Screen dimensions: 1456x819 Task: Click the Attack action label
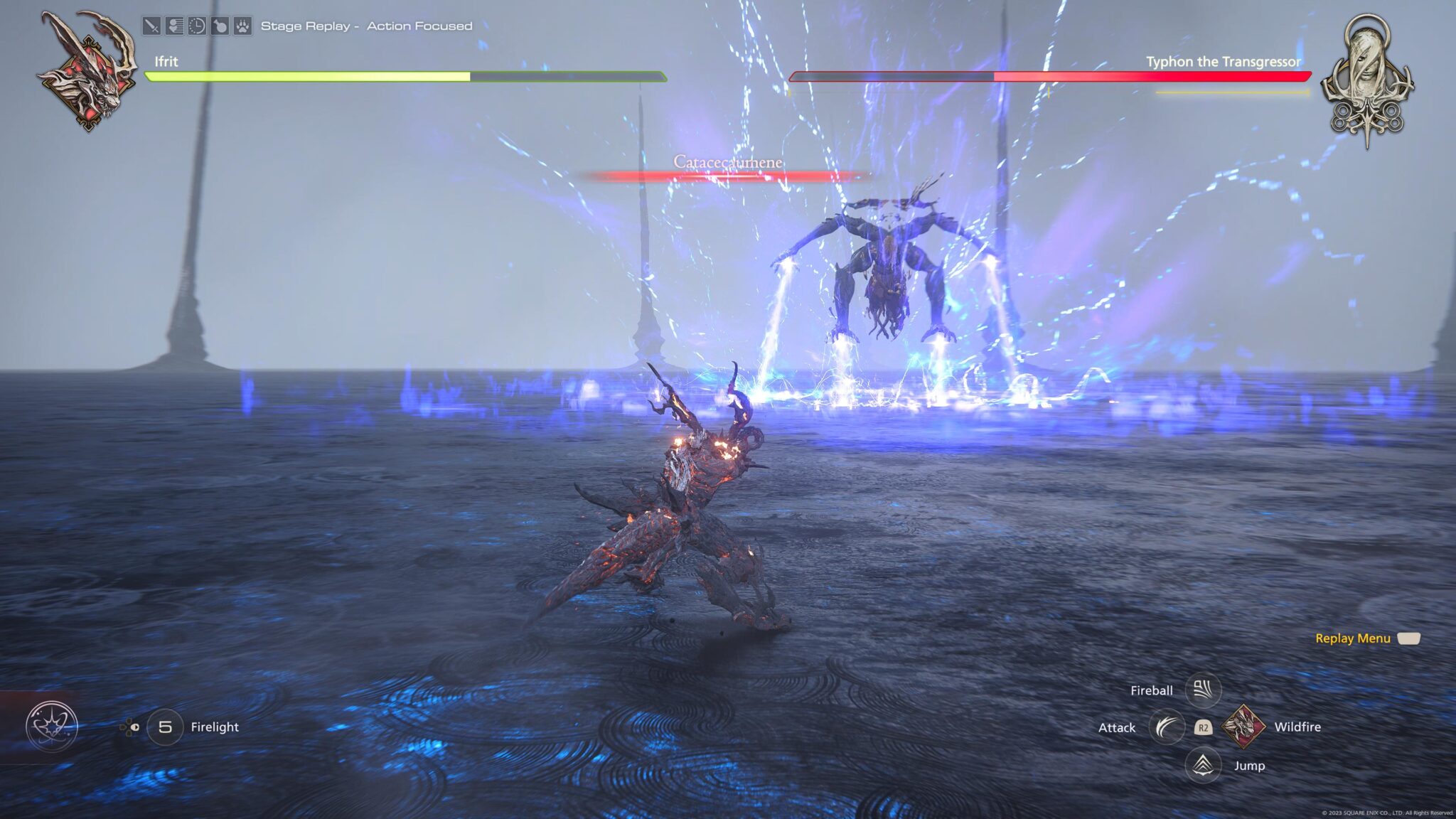1116,728
